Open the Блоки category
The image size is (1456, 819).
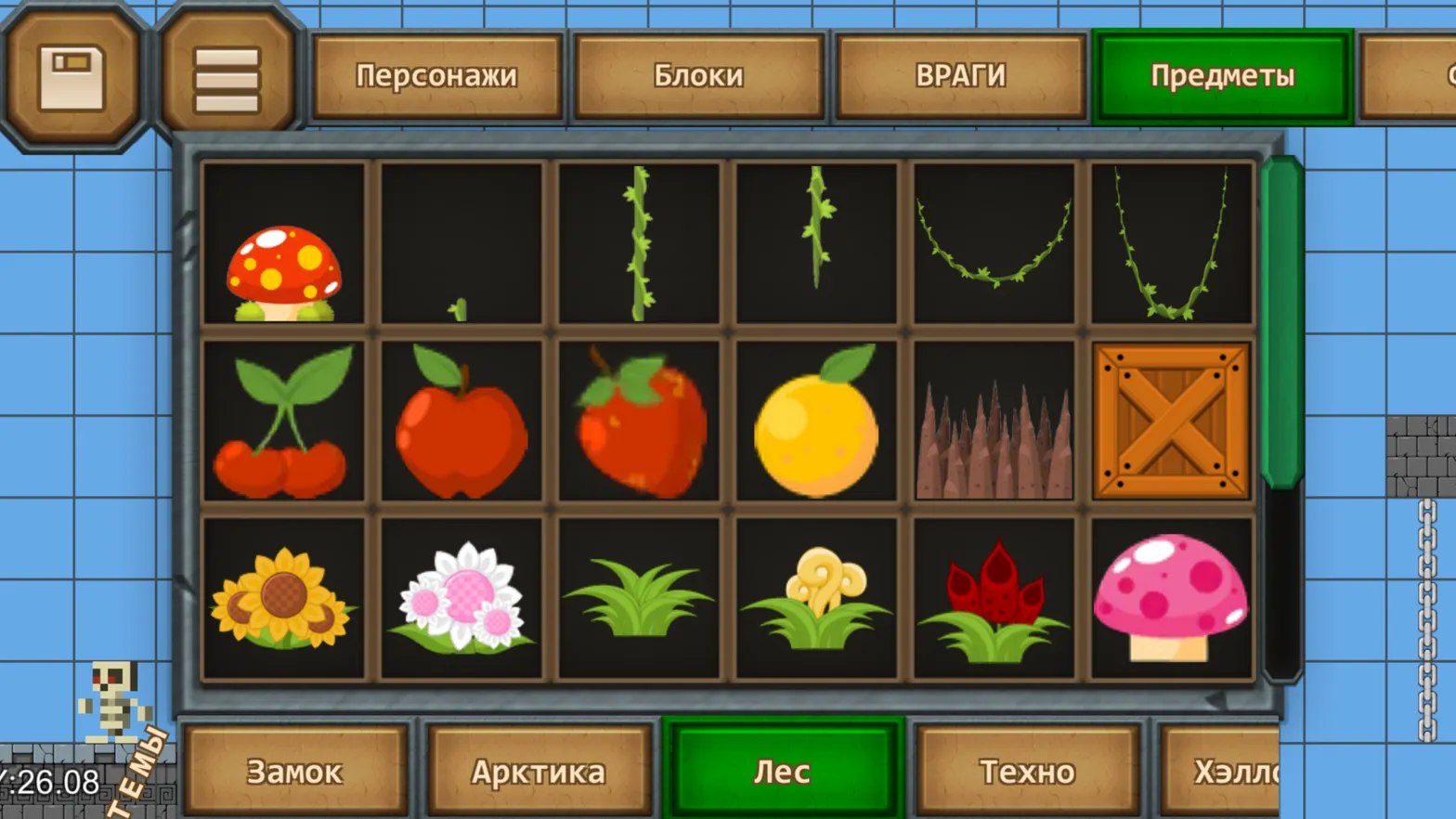[698, 77]
